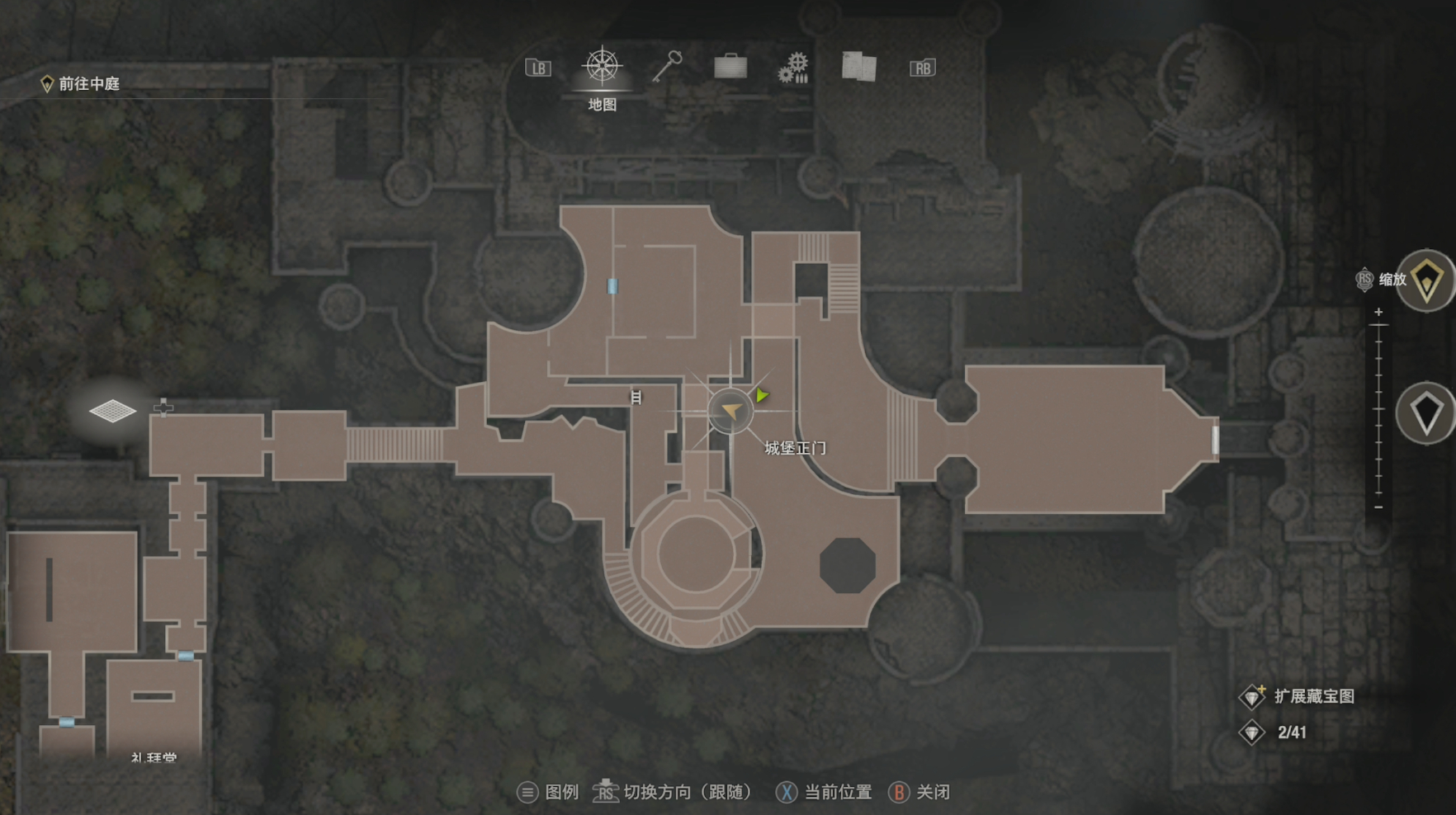Click the 前往中庭 objective tracker
The image size is (1456, 815).
click(81, 84)
